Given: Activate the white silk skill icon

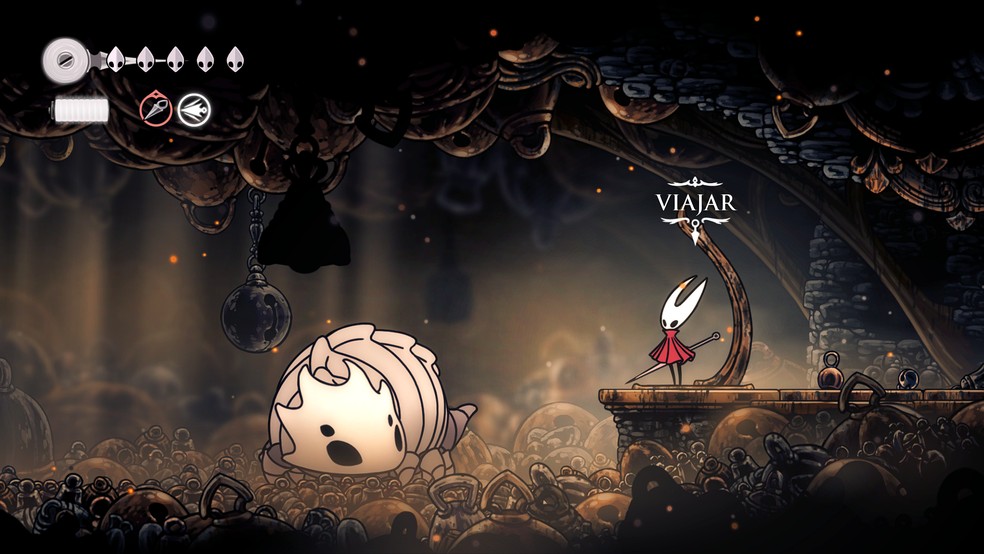Looking at the screenshot, I should 193,109.
